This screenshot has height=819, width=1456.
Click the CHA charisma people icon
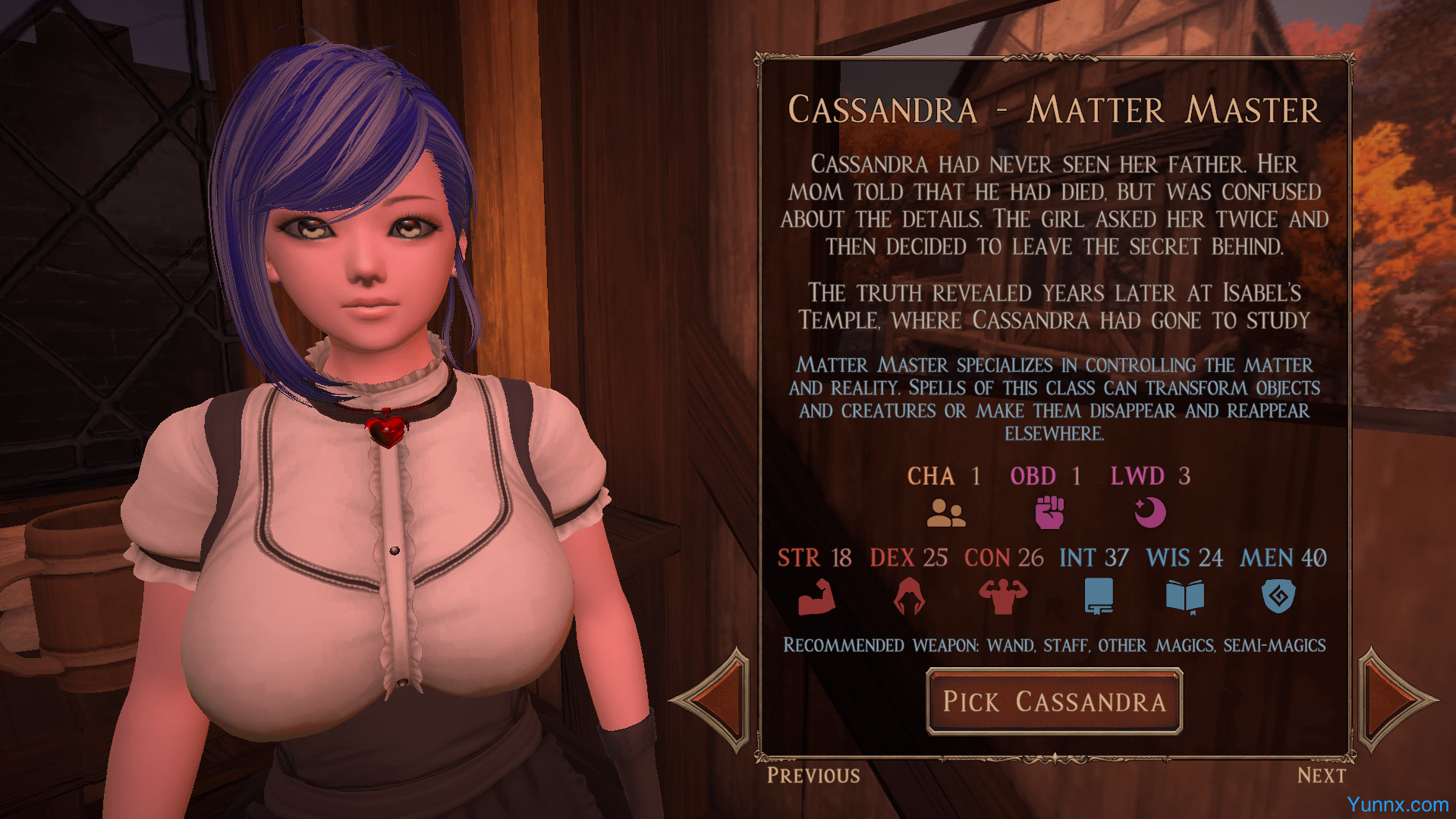click(x=945, y=513)
